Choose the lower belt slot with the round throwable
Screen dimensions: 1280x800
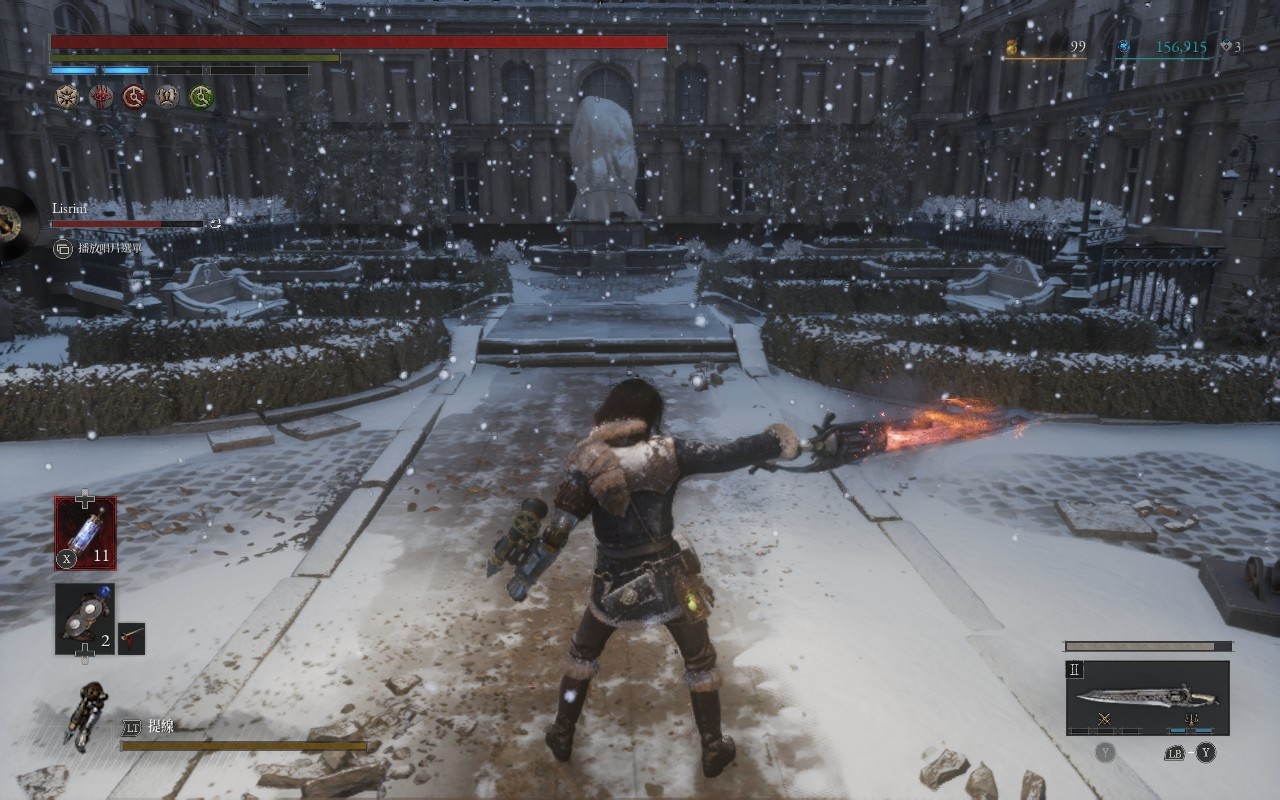tap(84, 620)
